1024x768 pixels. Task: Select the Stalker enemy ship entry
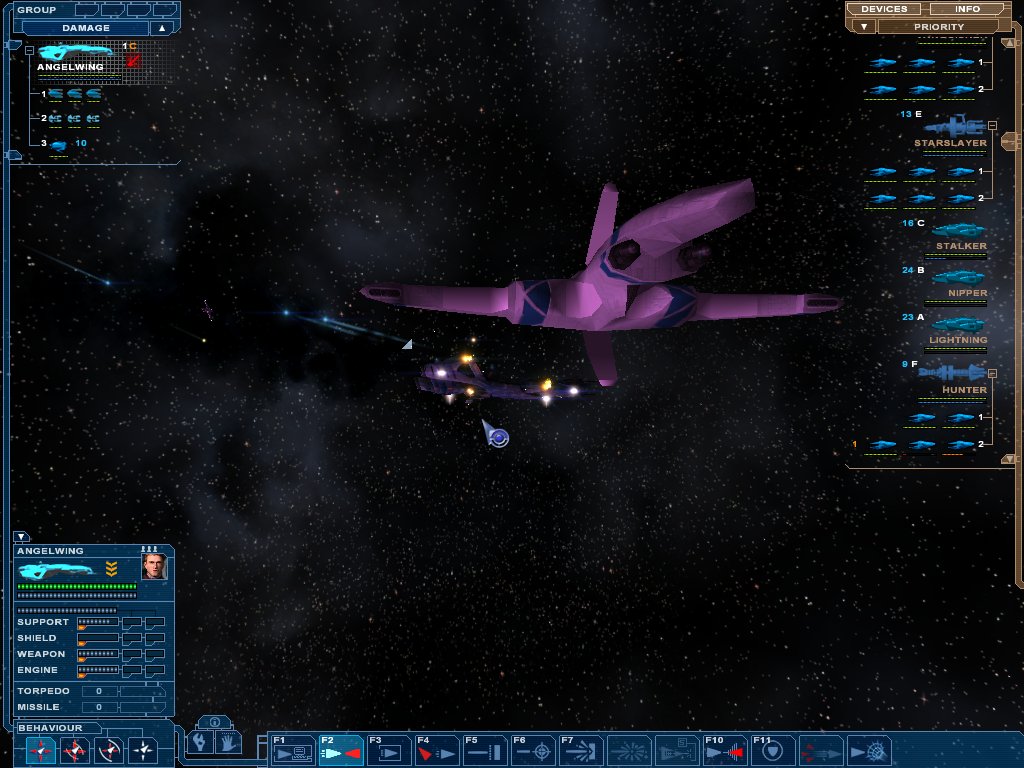pyautogui.click(x=960, y=231)
